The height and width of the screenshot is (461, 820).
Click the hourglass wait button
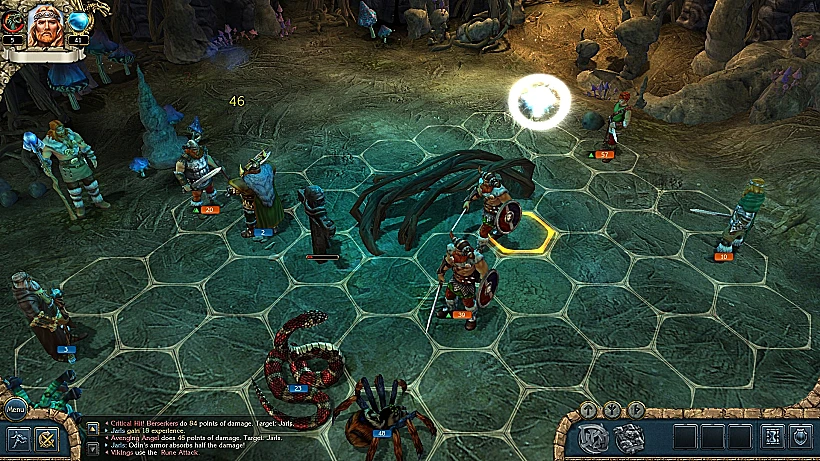coord(773,437)
